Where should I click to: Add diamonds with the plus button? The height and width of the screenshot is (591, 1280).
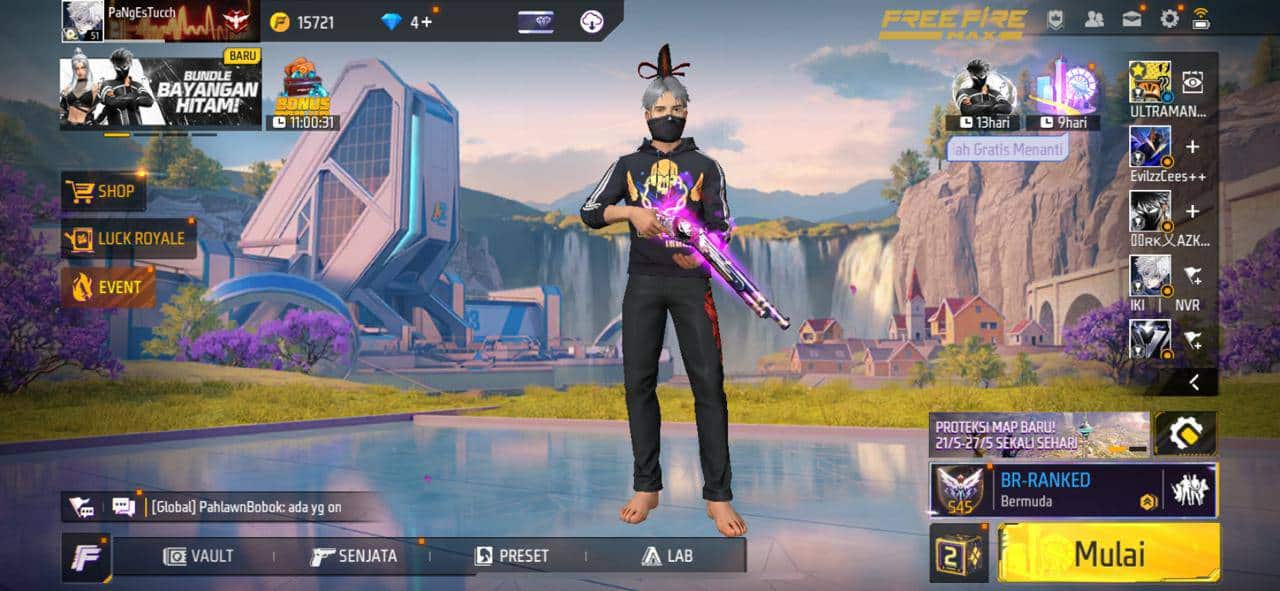tap(427, 21)
